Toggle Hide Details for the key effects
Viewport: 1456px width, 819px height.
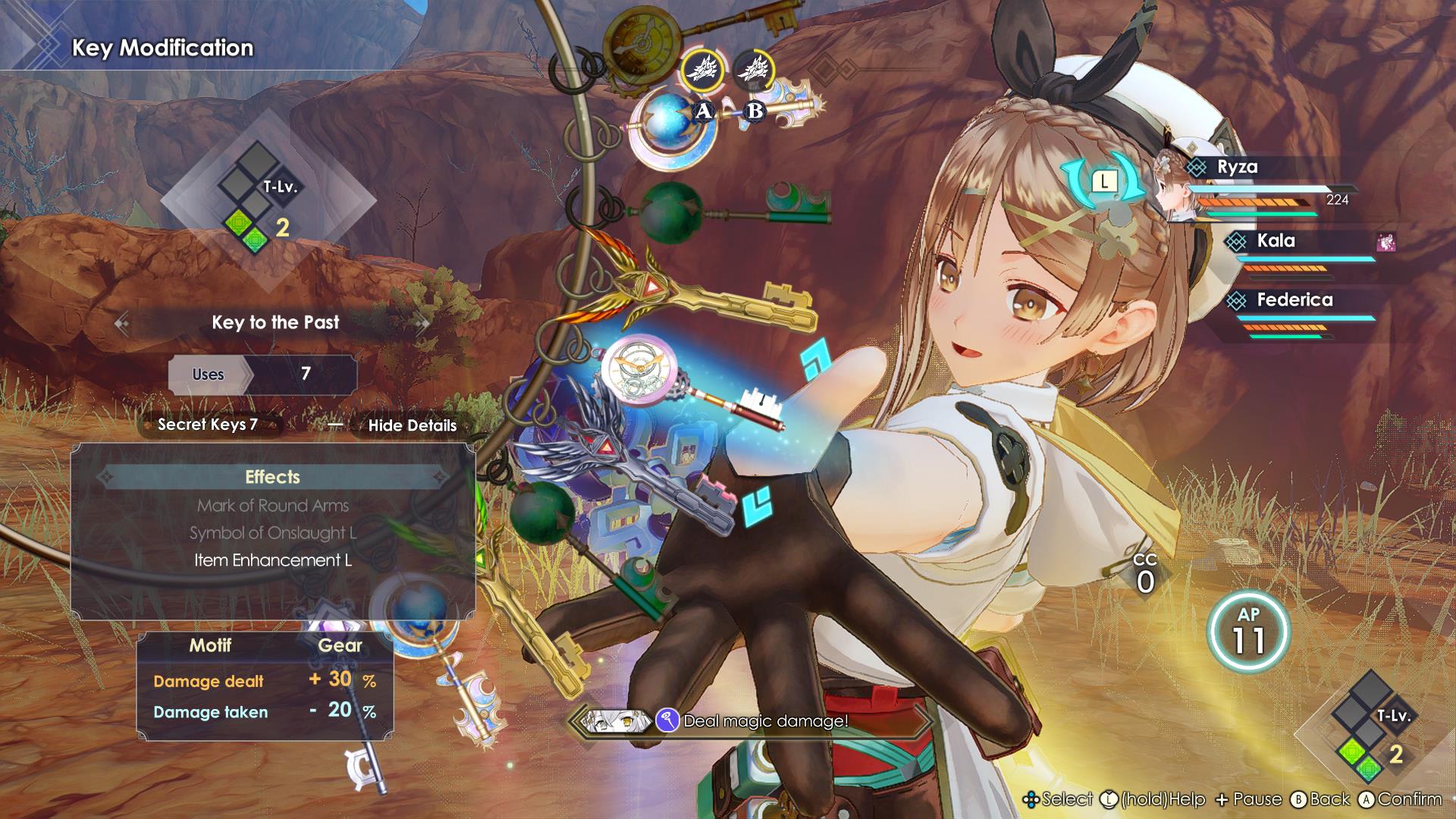tap(414, 426)
